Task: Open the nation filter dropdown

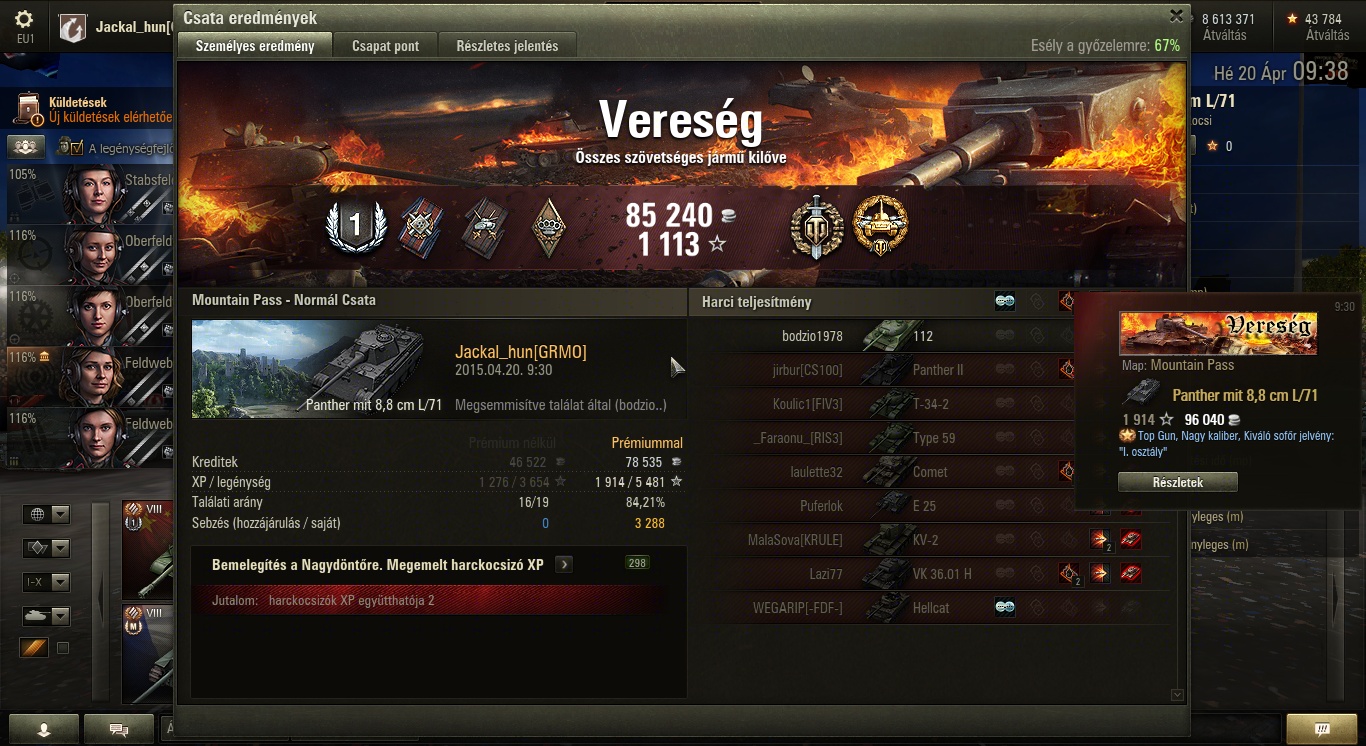Action: (47, 514)
